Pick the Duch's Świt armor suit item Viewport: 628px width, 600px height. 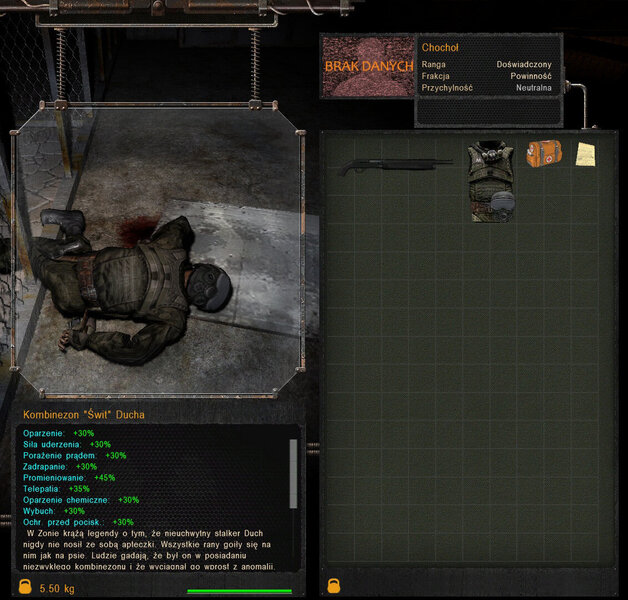pyautogui.click(x=492, y=181)
